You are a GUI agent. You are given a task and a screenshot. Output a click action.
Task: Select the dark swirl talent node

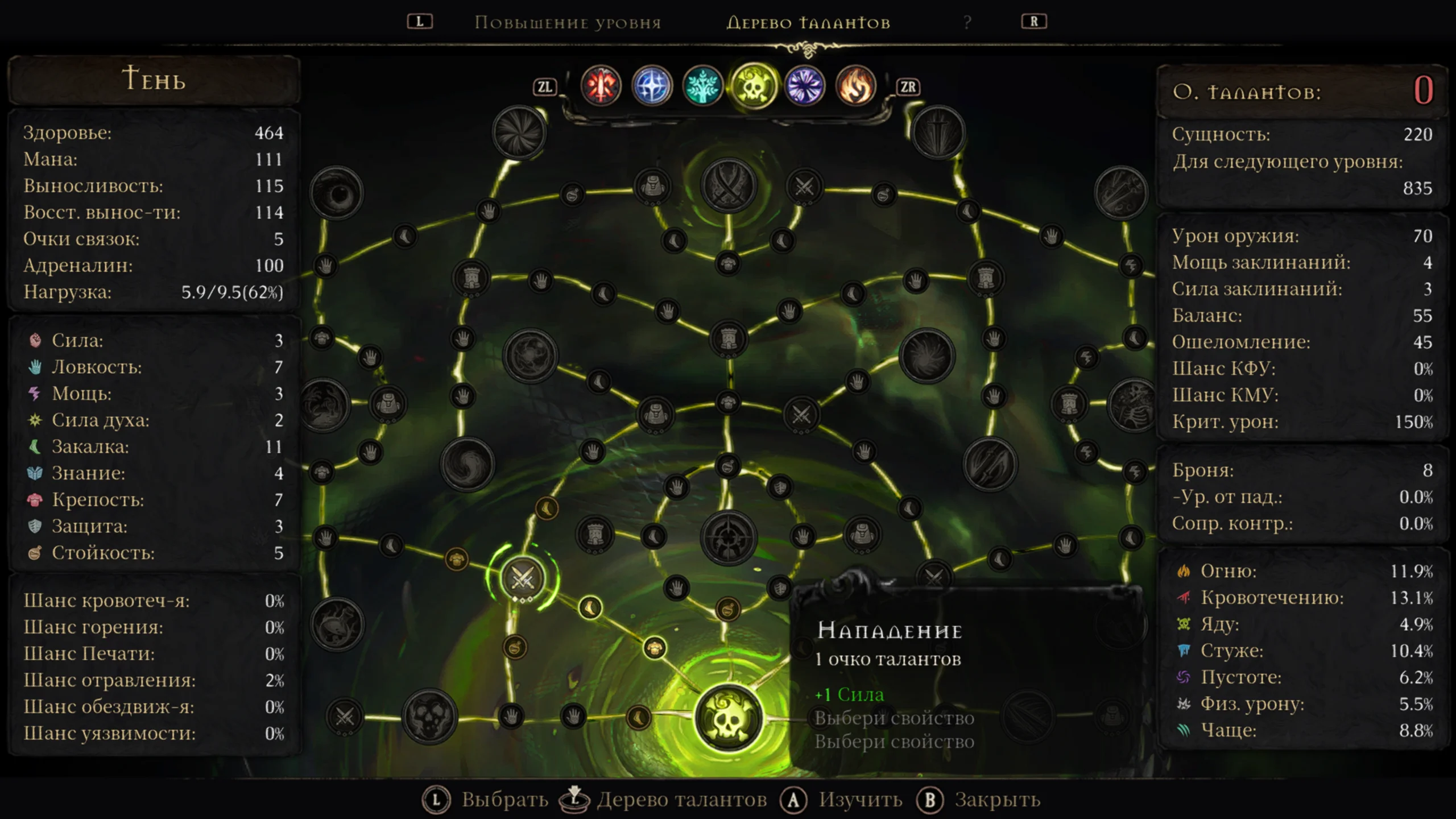(468, 465)
